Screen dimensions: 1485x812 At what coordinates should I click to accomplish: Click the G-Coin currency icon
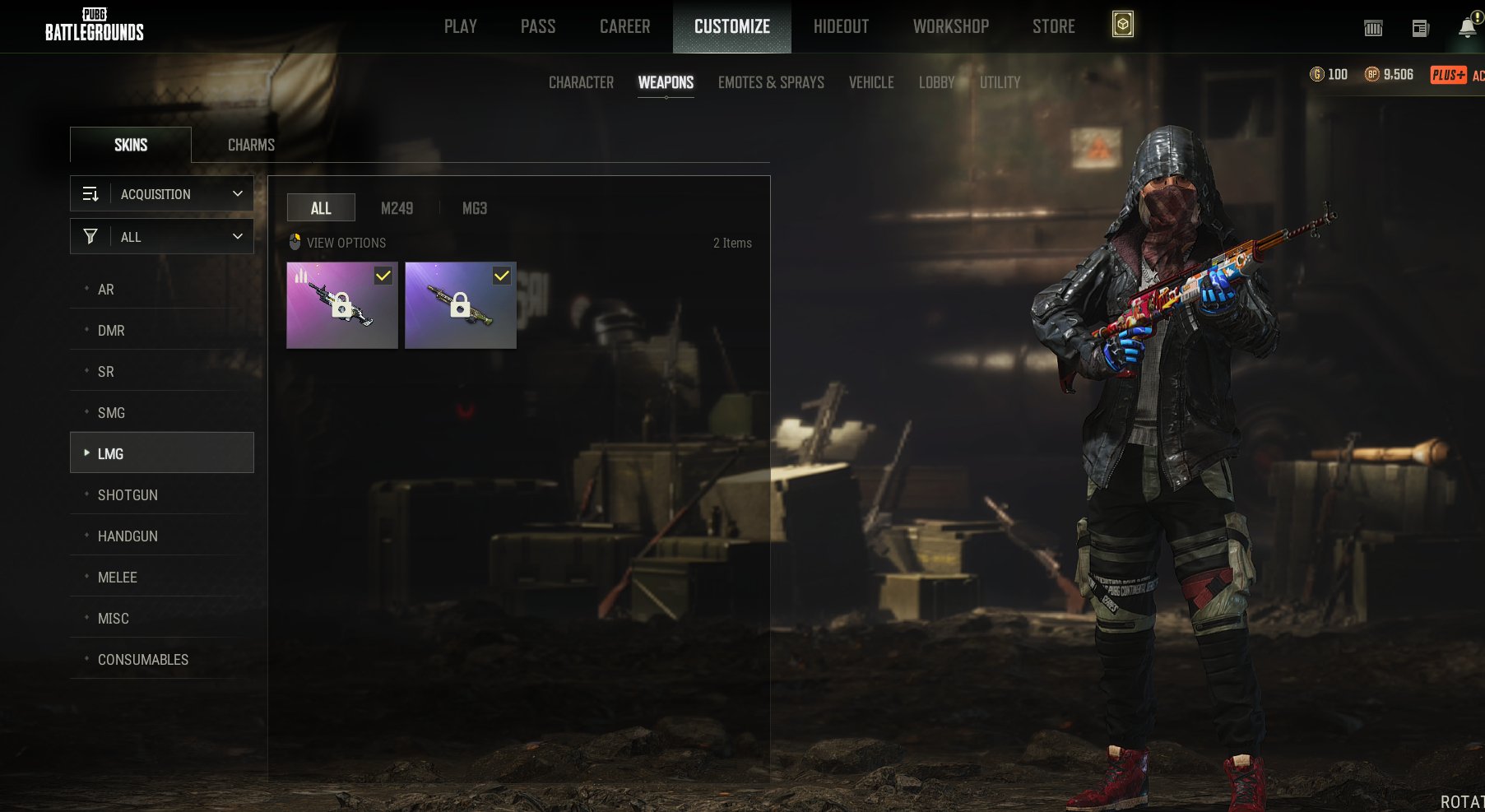click(1316, 75)
